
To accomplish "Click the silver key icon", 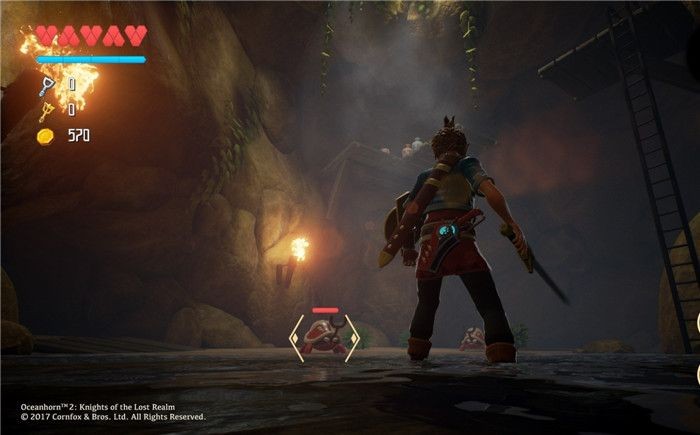I will (x=45, y=86).
